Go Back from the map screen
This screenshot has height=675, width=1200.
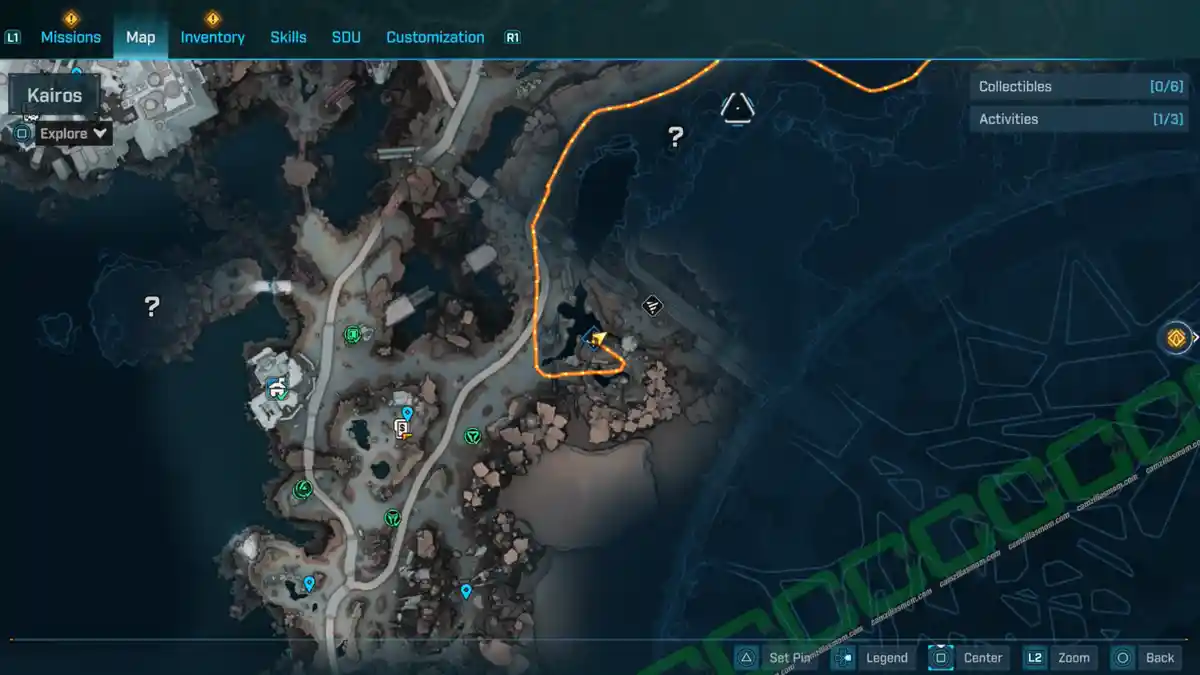coord(1146,658)
